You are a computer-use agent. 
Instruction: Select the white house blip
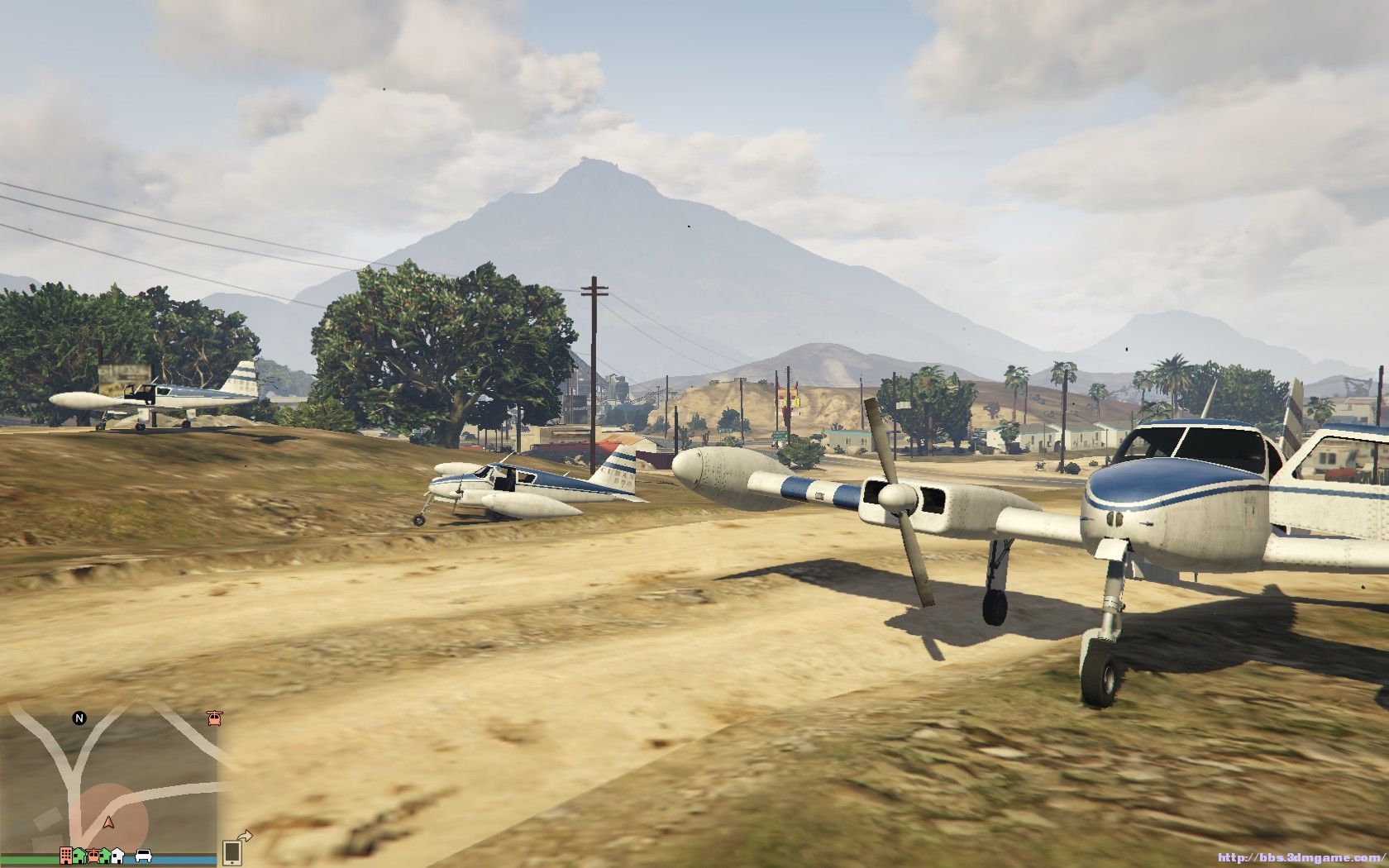click(117, 855)
